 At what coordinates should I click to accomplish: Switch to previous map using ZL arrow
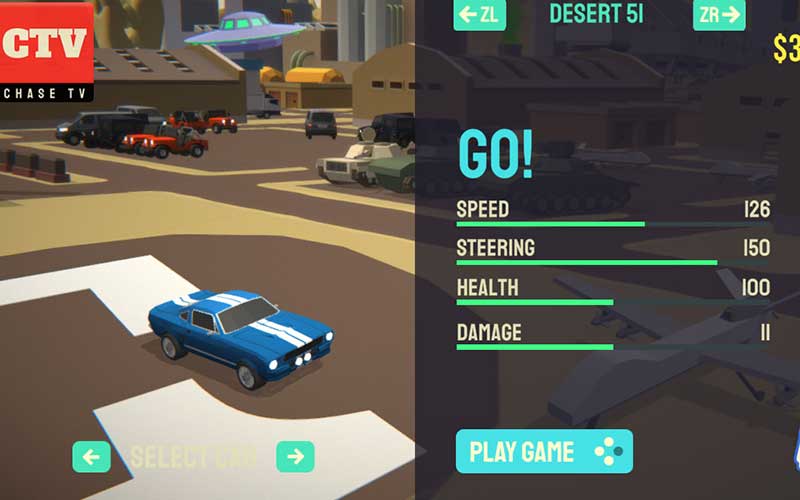pyautogui.click(x=479, y=15)
